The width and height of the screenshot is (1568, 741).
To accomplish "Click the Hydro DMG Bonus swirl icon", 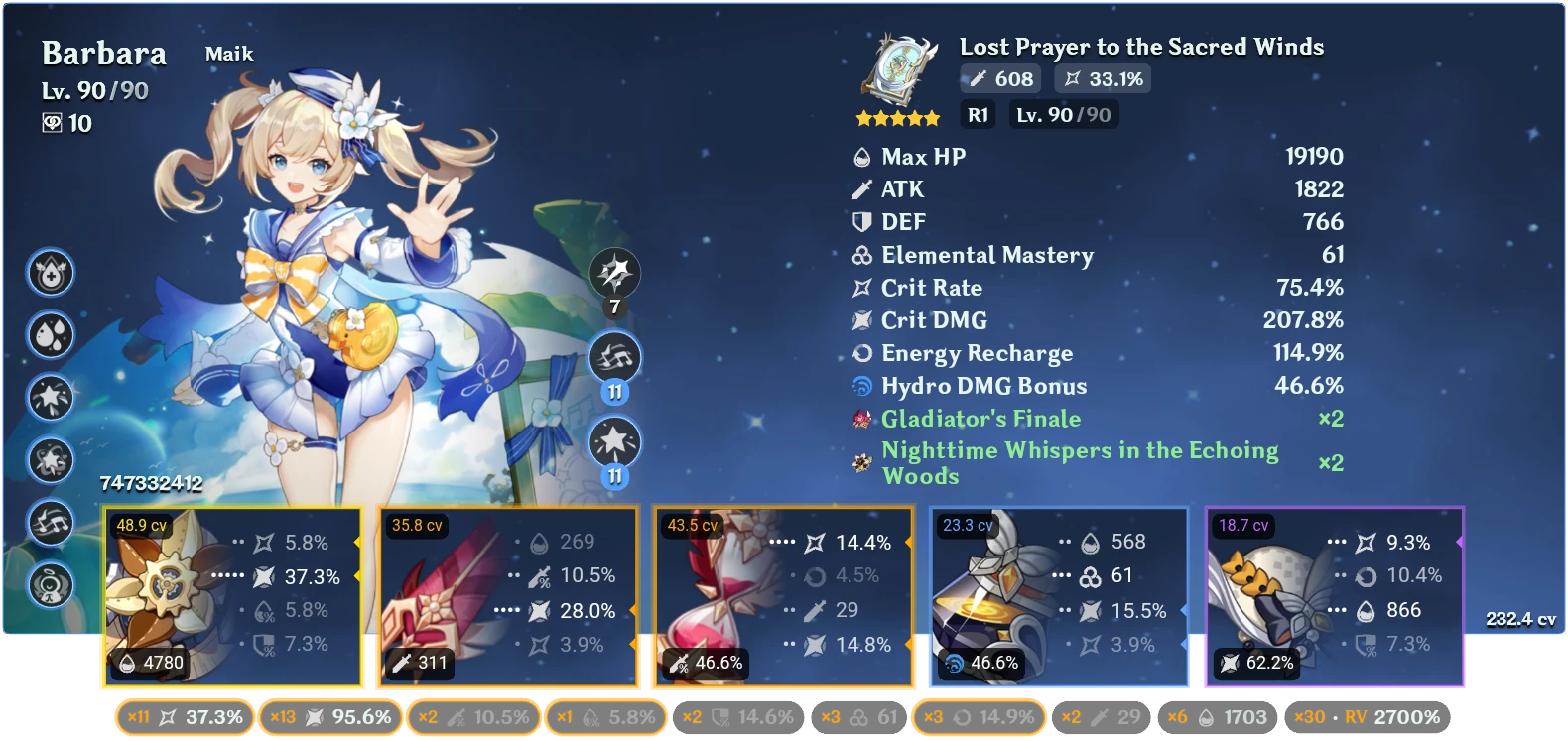I will pyautogui.click(x=861, y=386).
